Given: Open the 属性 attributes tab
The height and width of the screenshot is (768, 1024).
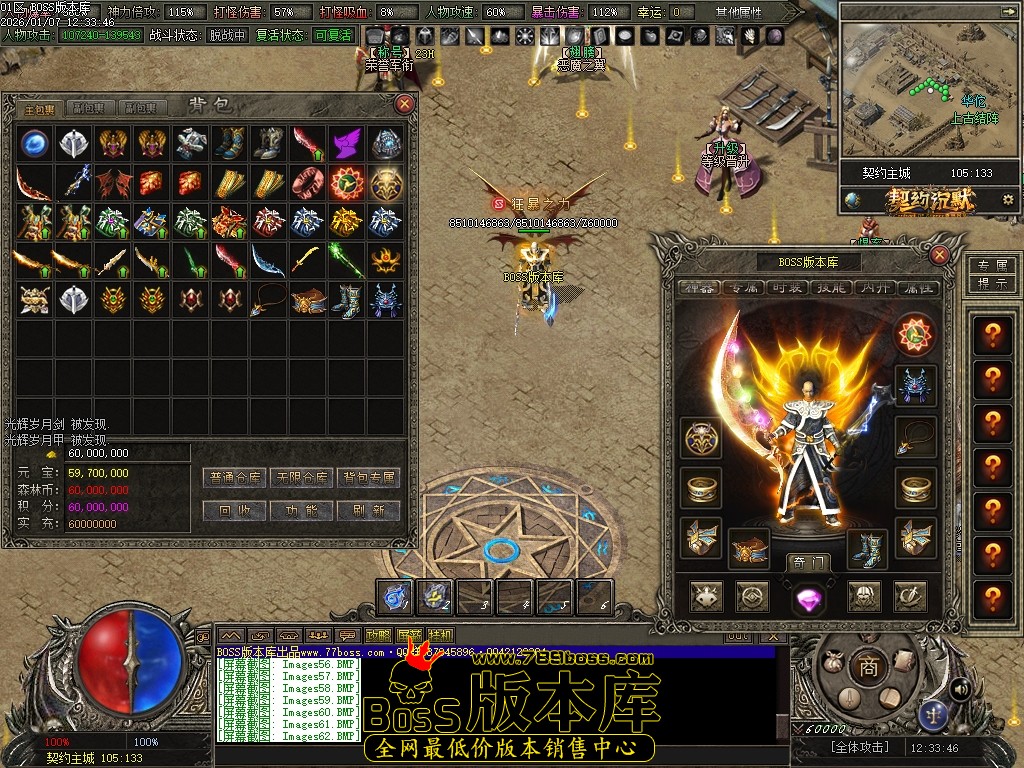Looking at the screenshot, I should (915, 288).
